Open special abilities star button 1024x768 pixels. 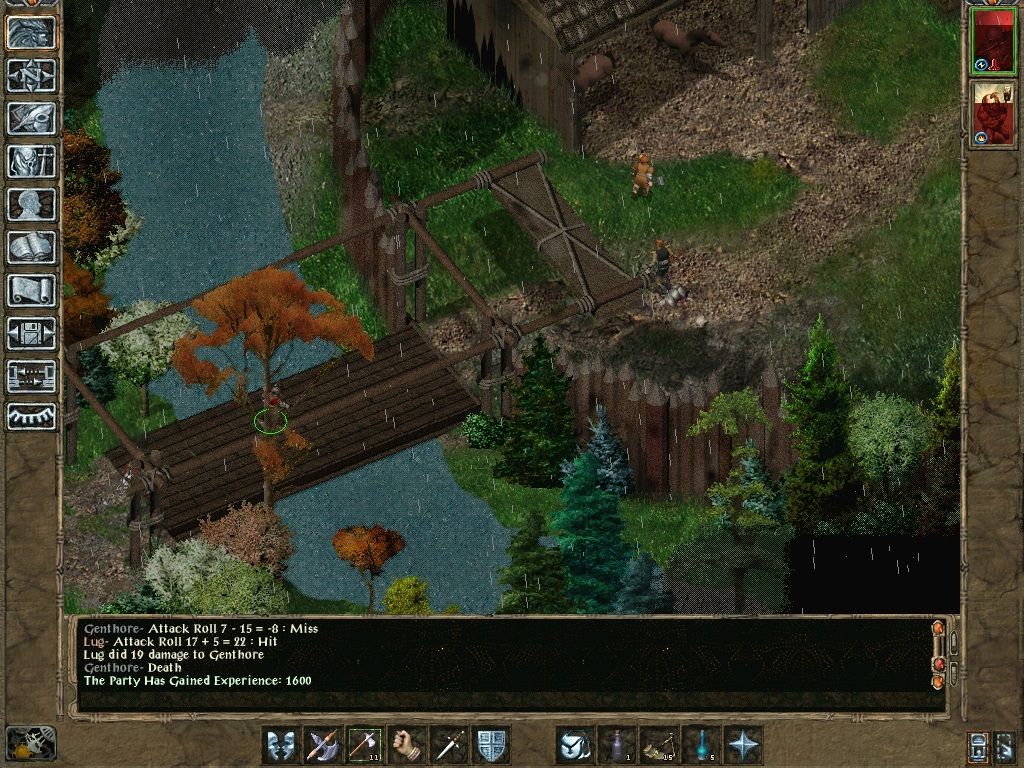pyautogui.click(x=743, y=745)
